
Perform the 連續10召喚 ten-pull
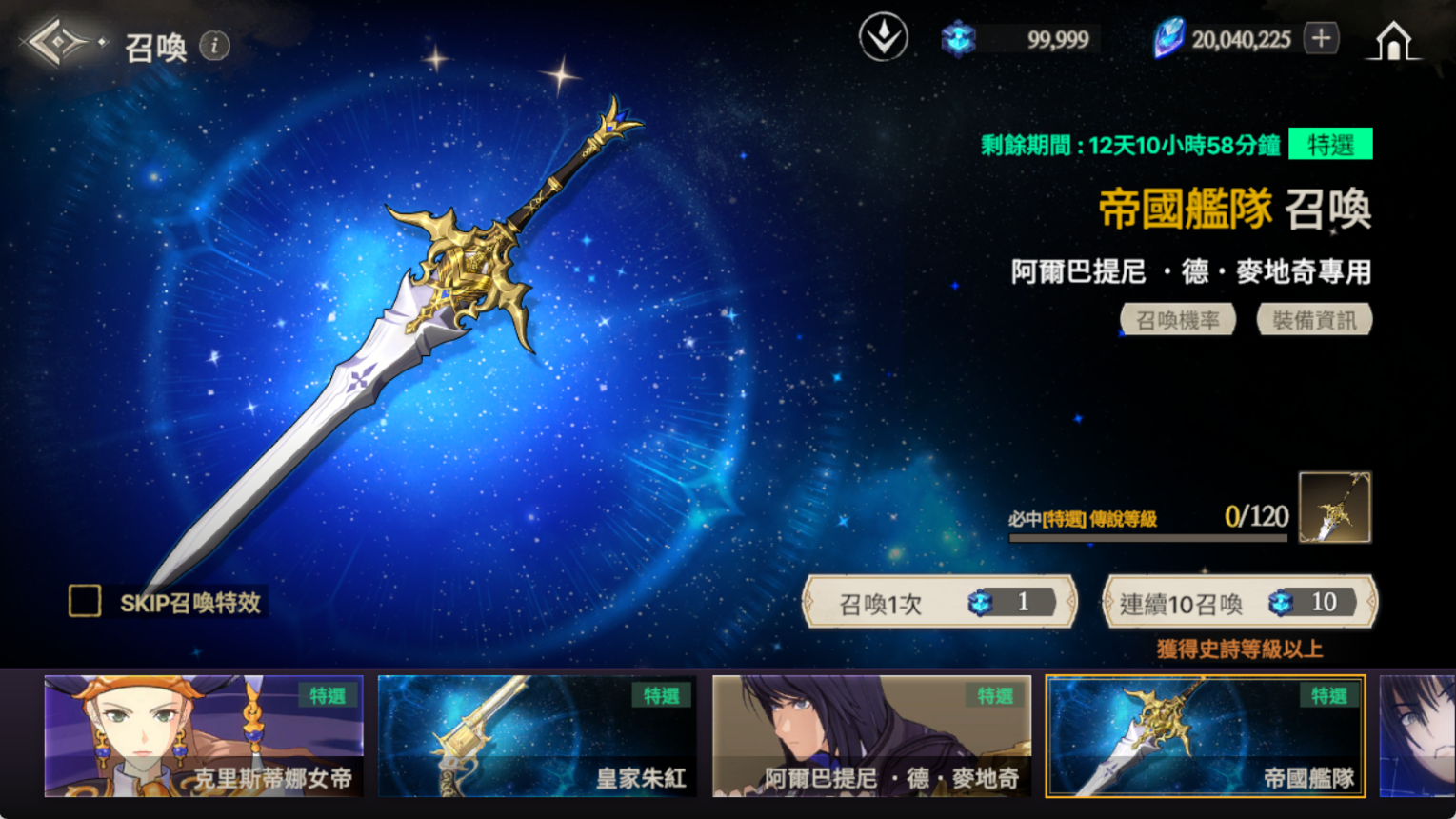(1239, 602)
